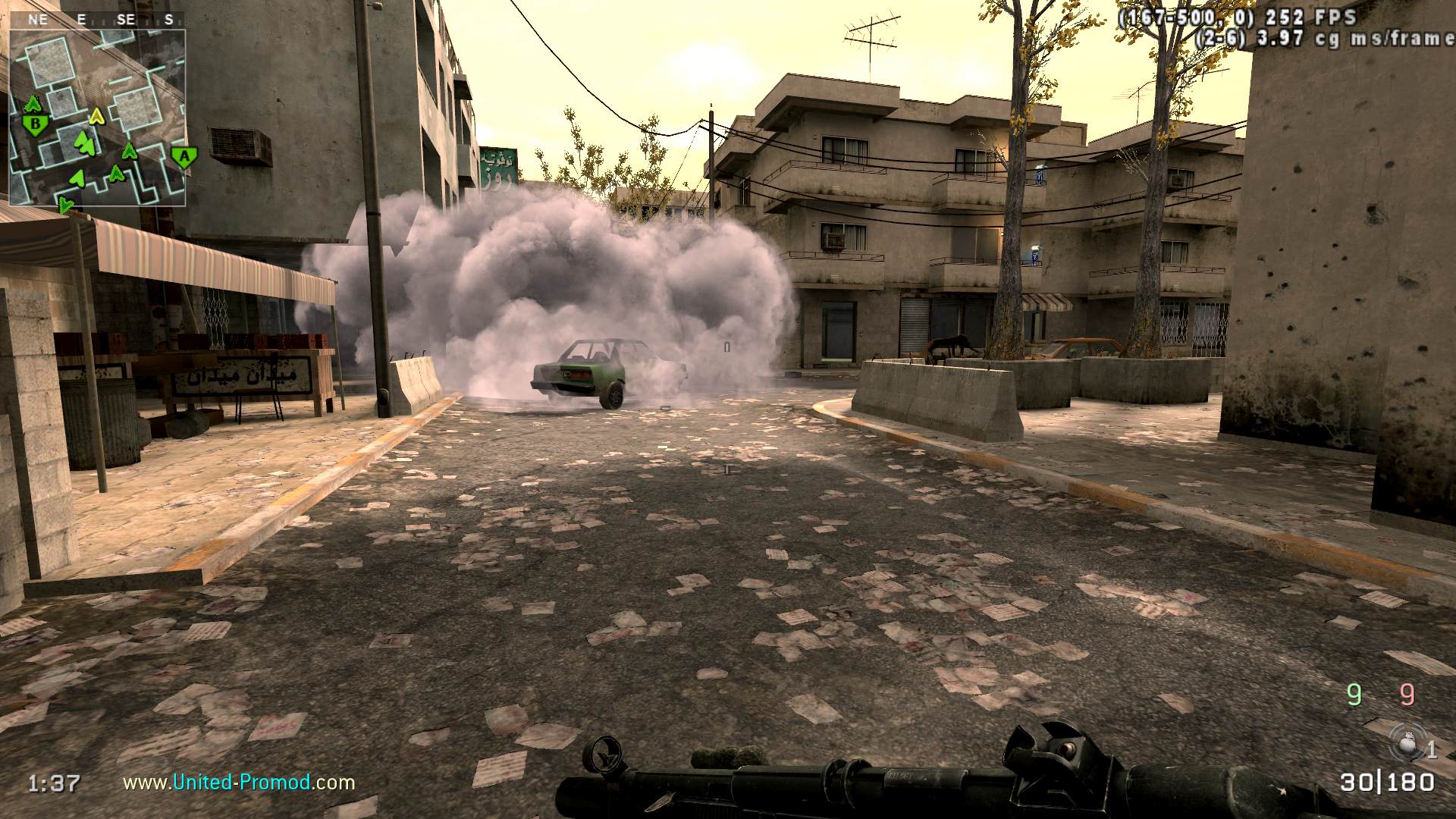Select the B bomb site marker on minimap

tap(34, 123)
